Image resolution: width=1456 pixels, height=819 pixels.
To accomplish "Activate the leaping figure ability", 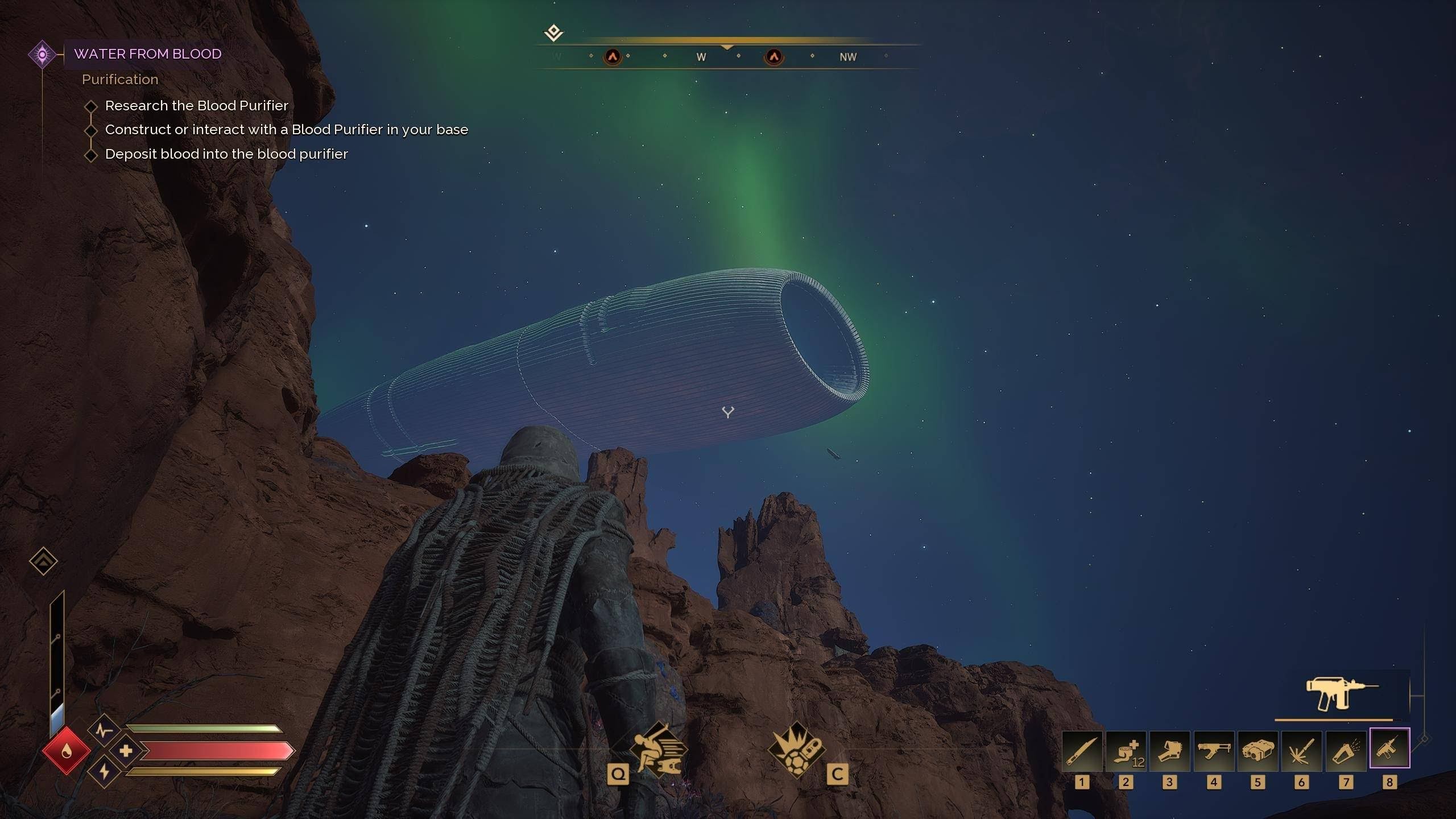I will (x=659, y=751).
